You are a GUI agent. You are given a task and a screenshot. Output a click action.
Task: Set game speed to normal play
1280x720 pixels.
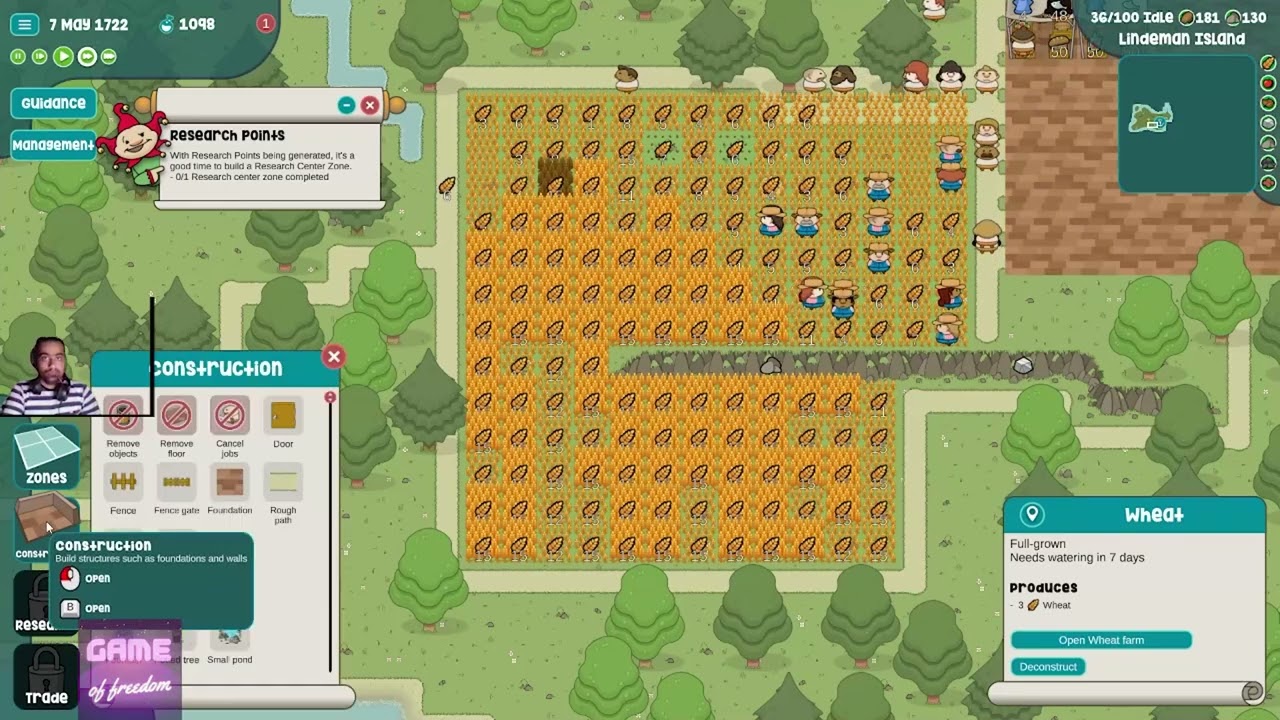click(63, 57)
